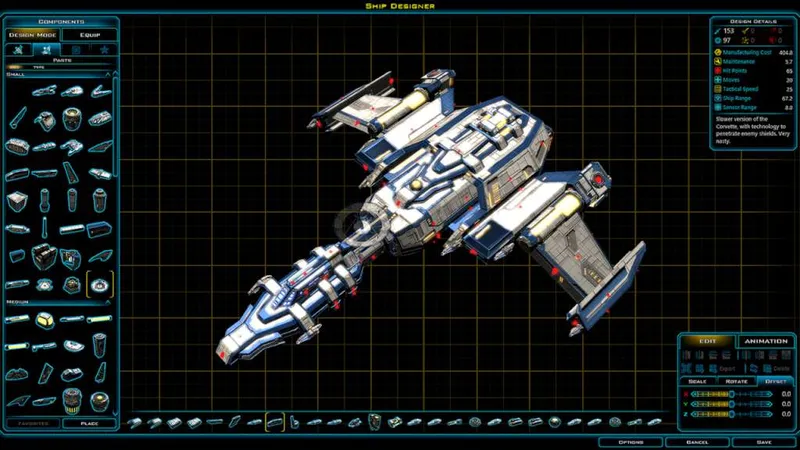Open the Favorites button below parts list
This screenshot has height=450, width=800.
(32, 423)
